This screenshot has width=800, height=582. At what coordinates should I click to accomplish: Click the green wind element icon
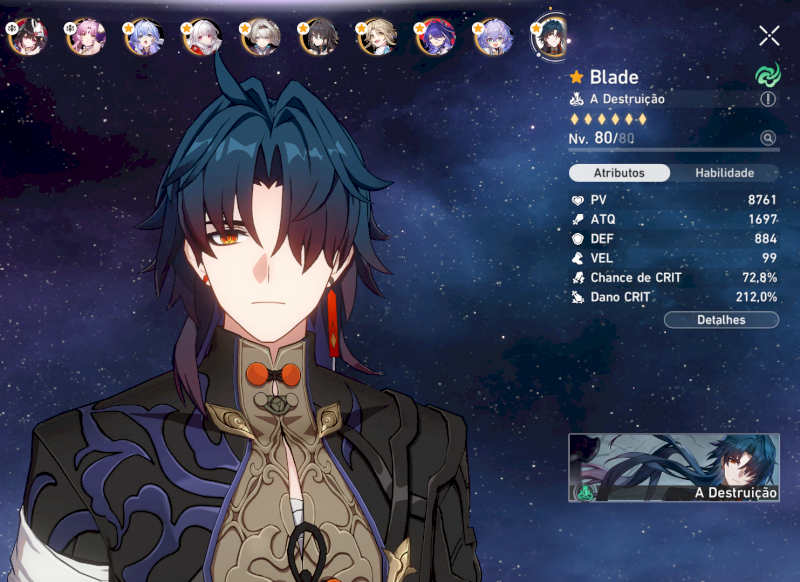point(767,75)
